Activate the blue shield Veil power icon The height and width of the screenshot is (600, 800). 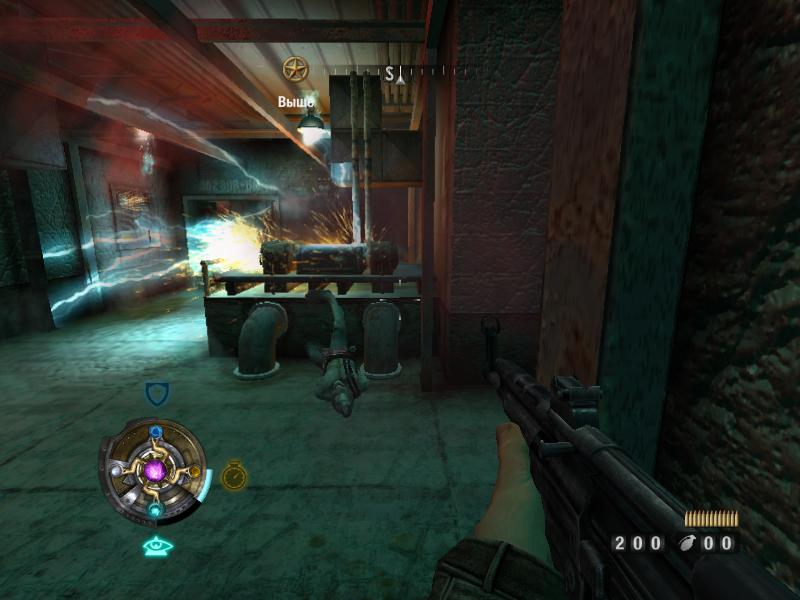pos(156,393)
